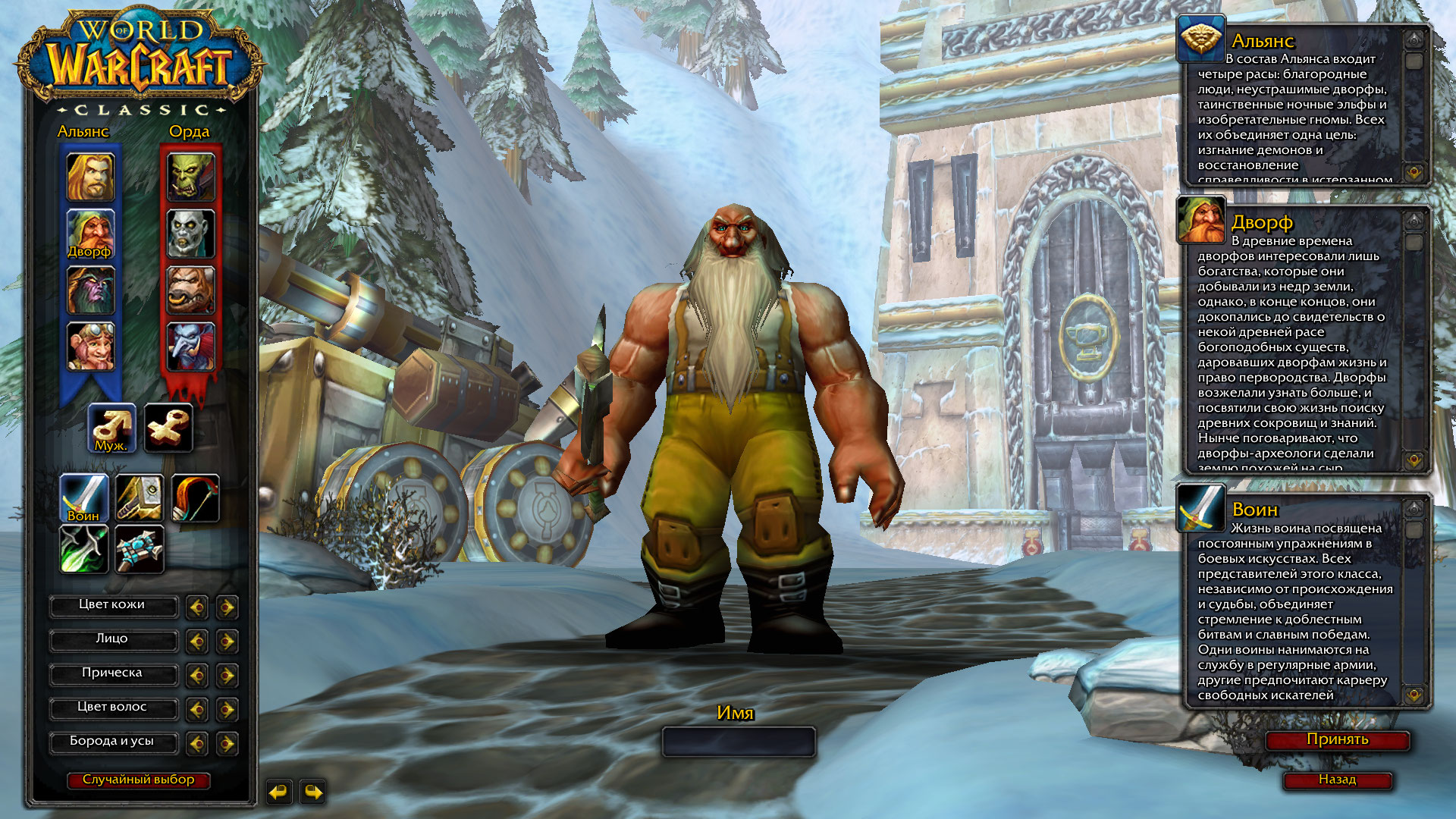Select the Tauren race portrait
Image resolution: width=1456 pixels, height=819 pixels.
click(191, 290)
